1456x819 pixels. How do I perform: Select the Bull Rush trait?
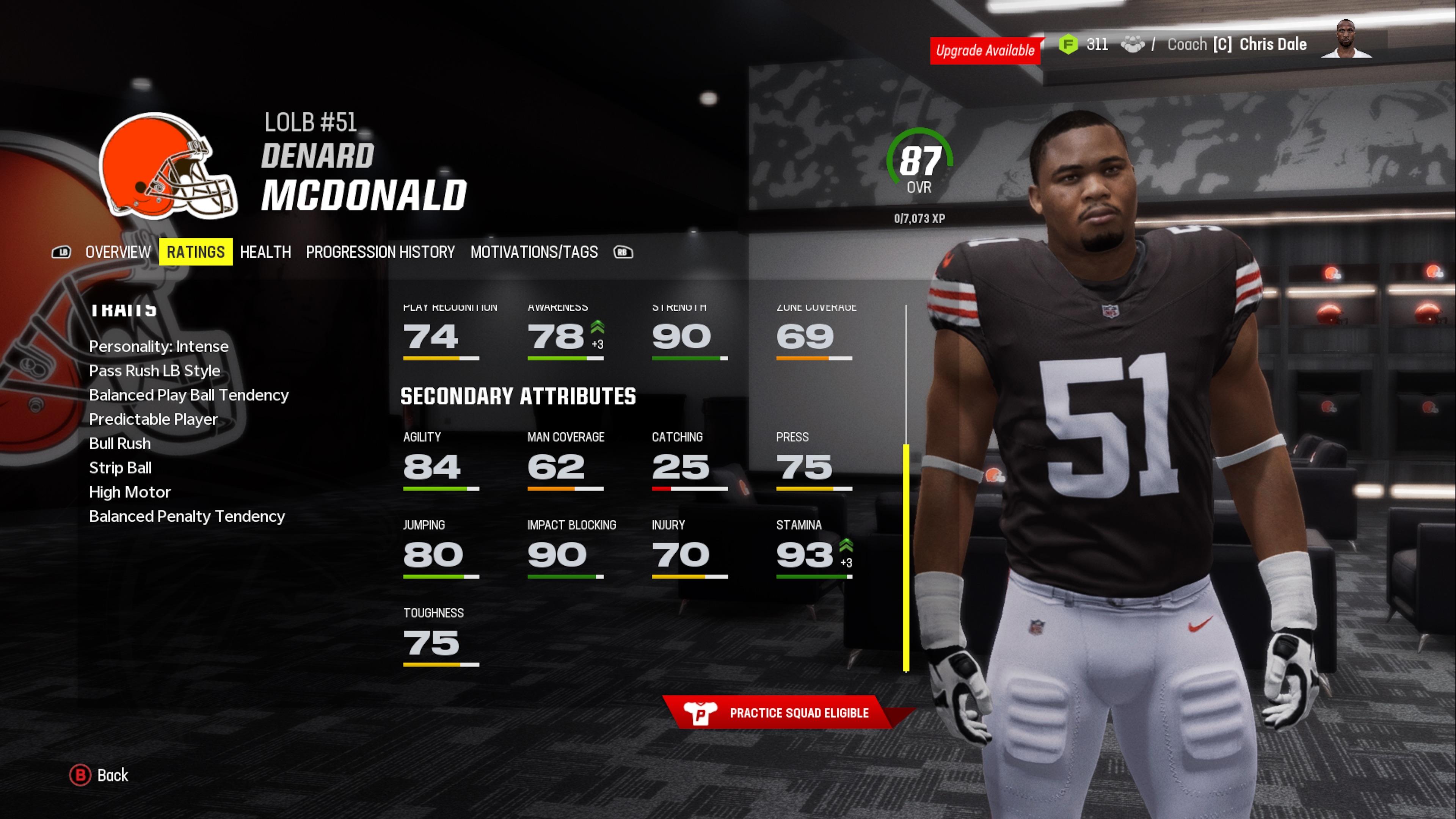120,444
